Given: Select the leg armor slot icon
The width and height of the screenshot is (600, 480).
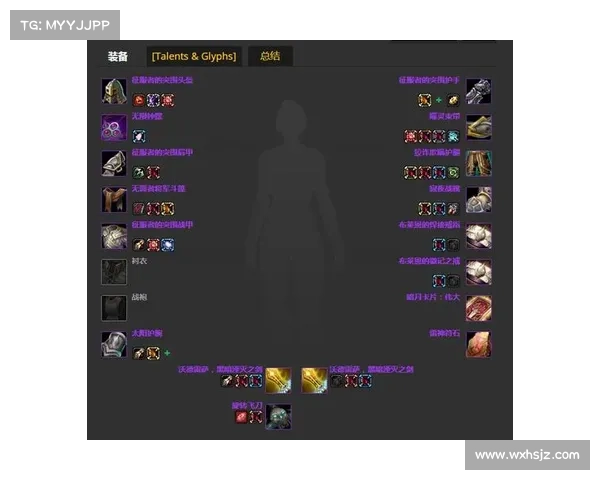Looking at the screenshot, I should (479, 163).
